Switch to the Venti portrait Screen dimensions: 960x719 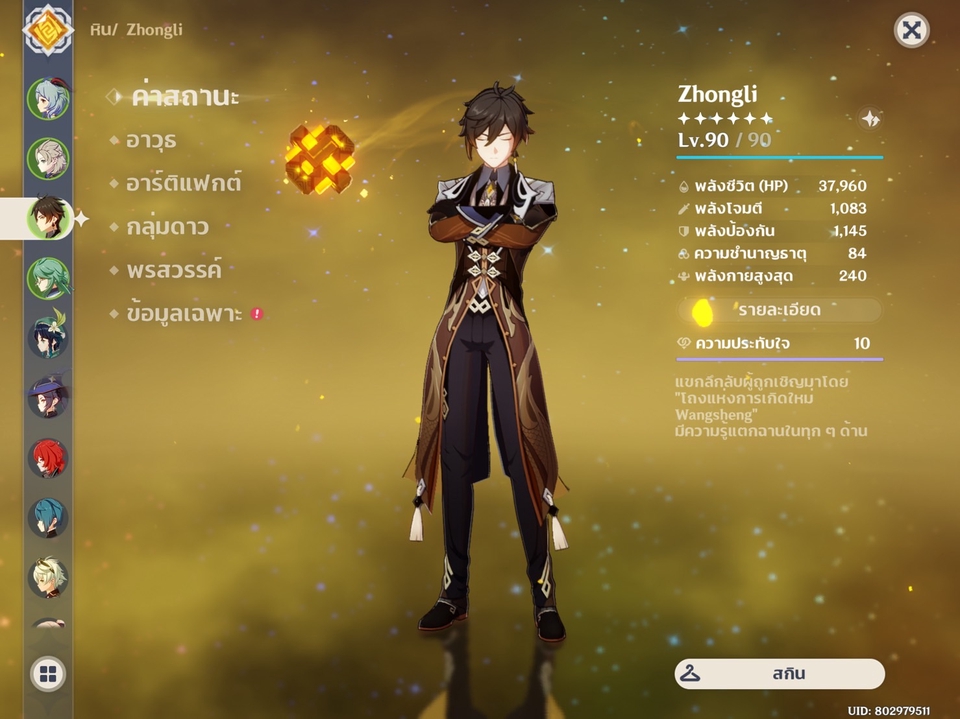48,337
